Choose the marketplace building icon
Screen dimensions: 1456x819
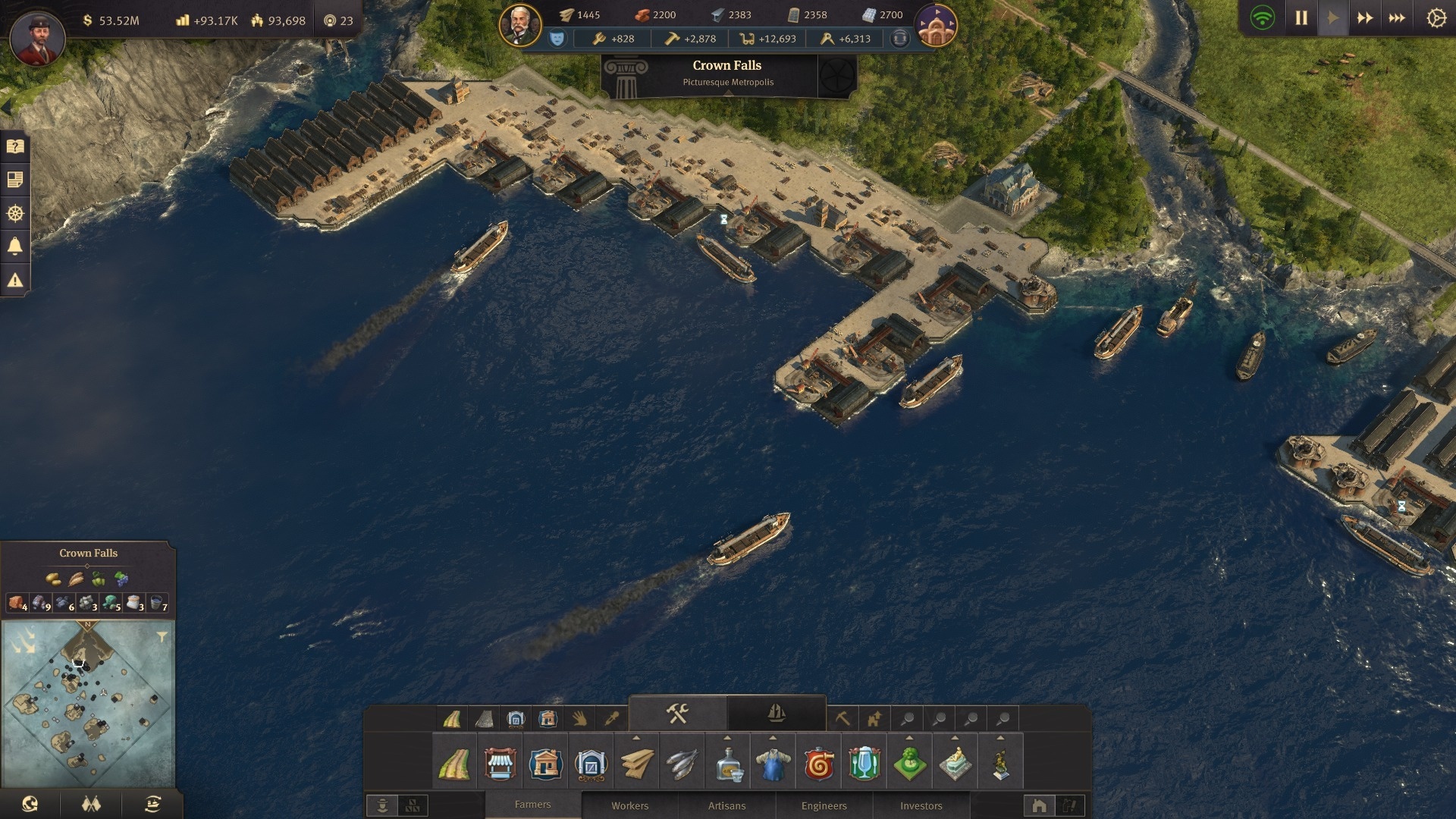[500, 764]
